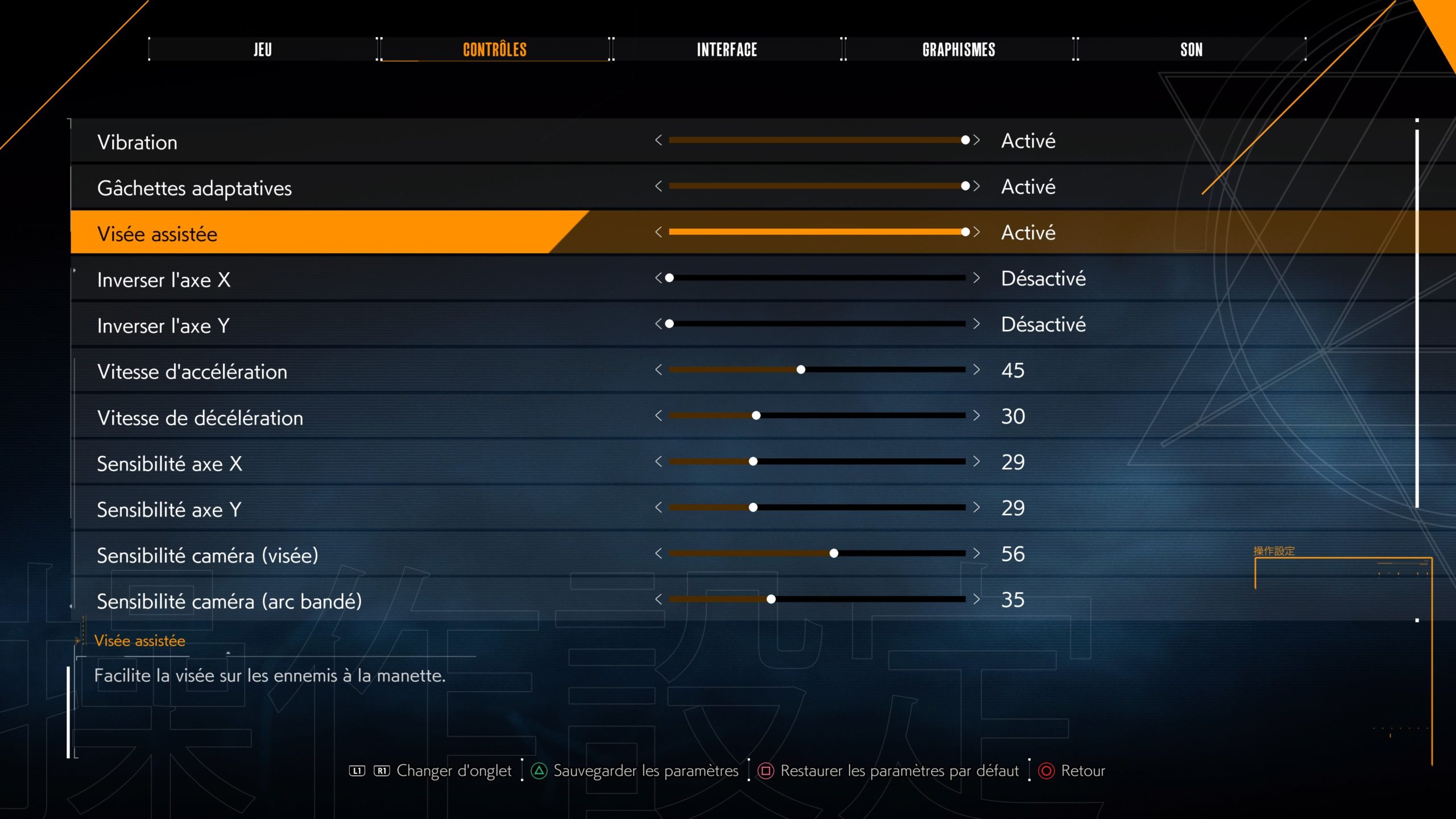This screenshot has height=819, width=1456.
Task: Switch to the JEU tab
Action: coord(262,49)
